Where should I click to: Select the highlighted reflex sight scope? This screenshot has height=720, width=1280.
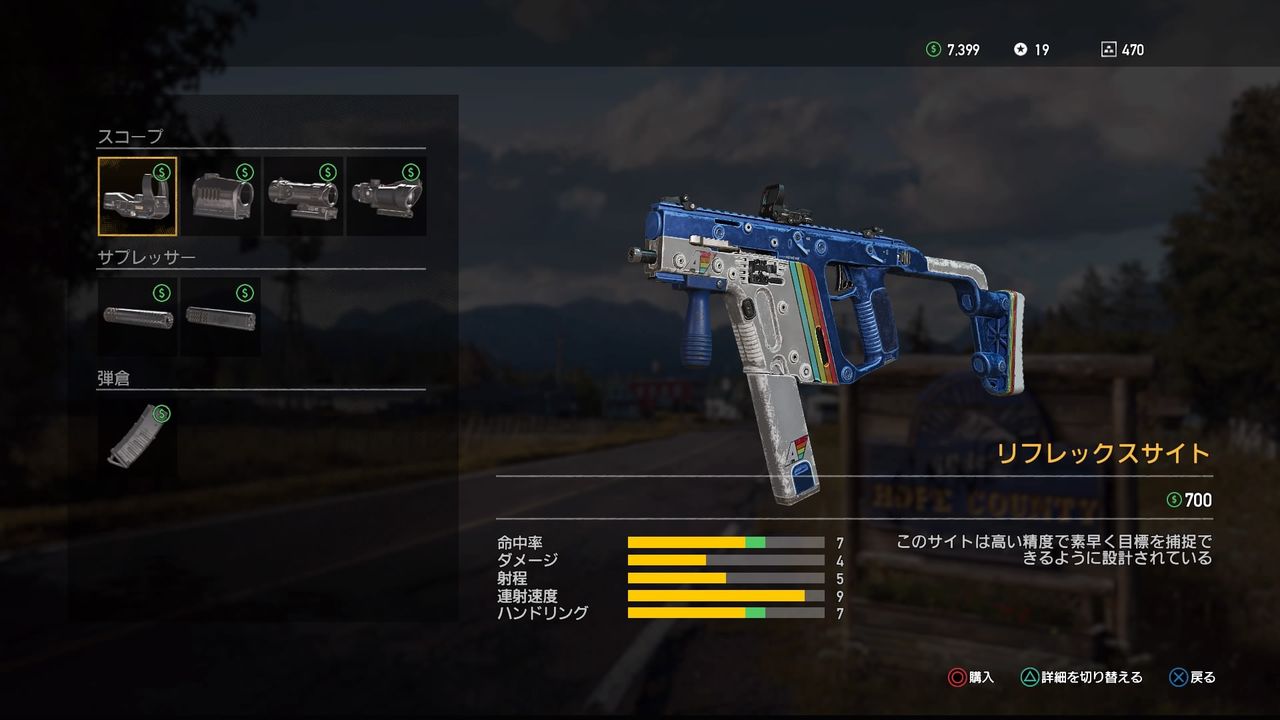(x=138, y=196)
